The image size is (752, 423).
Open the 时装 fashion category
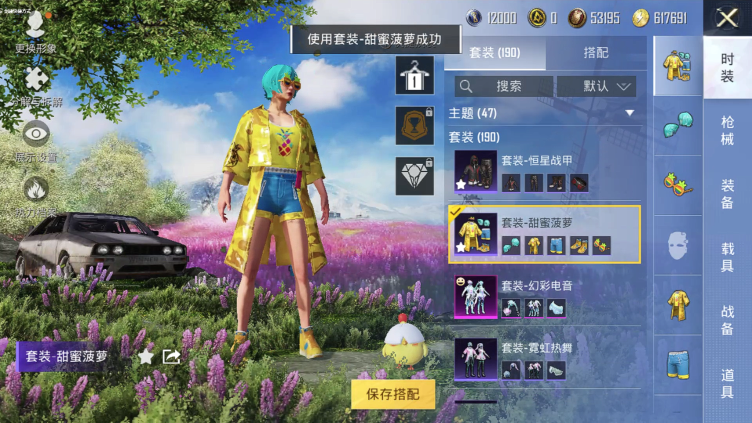[727, 68]
